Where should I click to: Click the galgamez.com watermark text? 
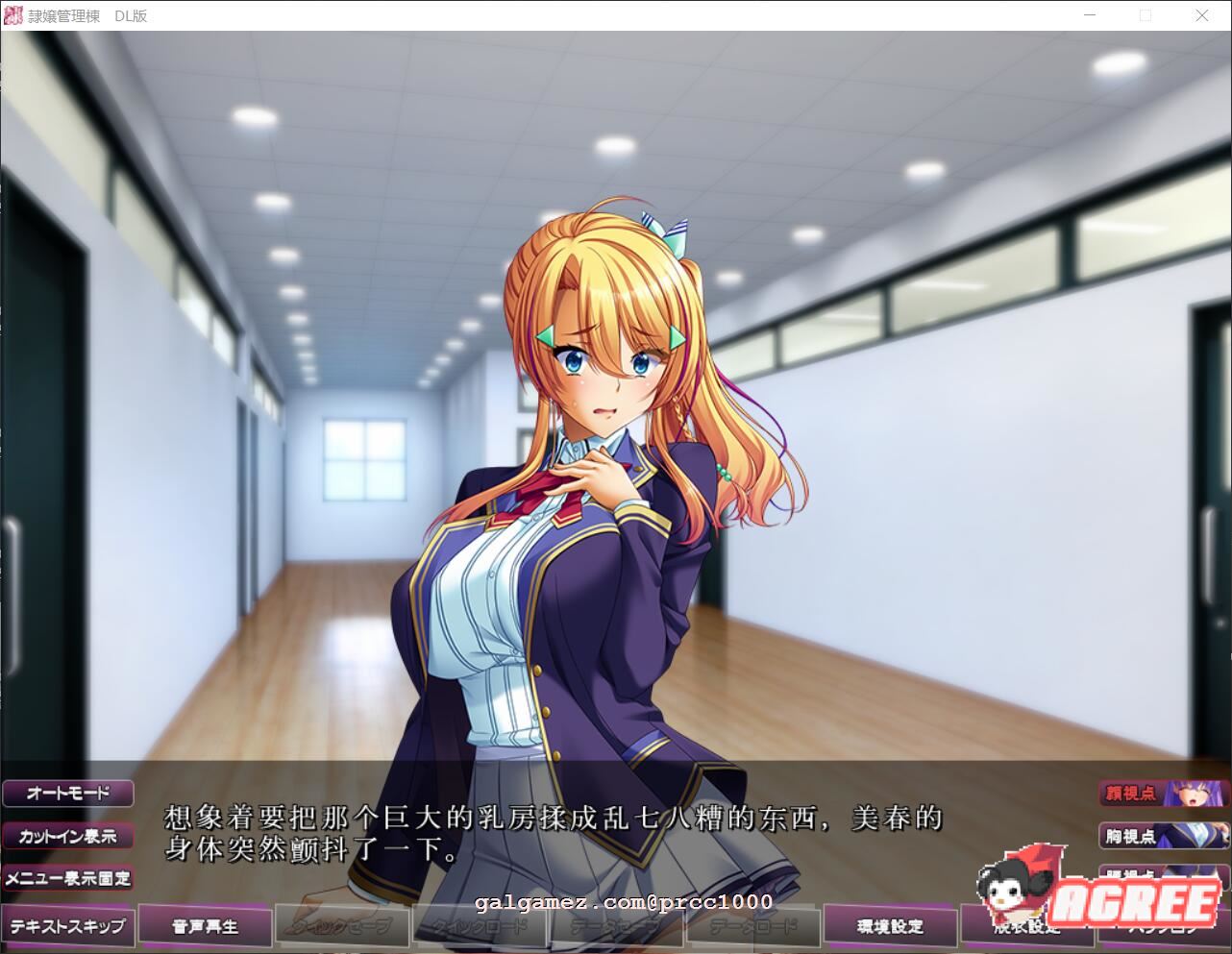pyautogui.click(x=623, y=903)
